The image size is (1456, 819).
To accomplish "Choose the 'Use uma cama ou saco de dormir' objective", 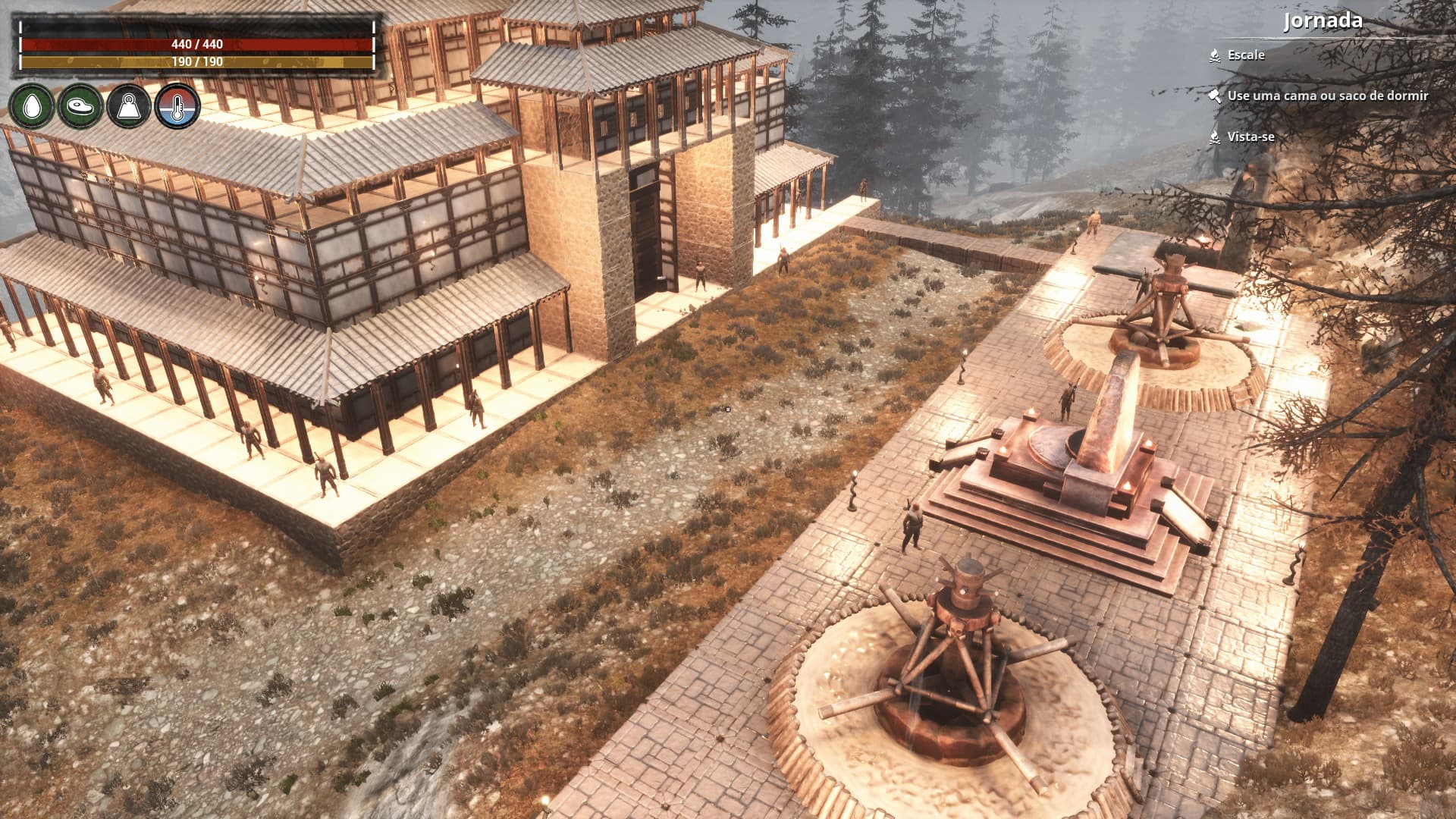I will pyautogui.click(x=1327, y=96).
